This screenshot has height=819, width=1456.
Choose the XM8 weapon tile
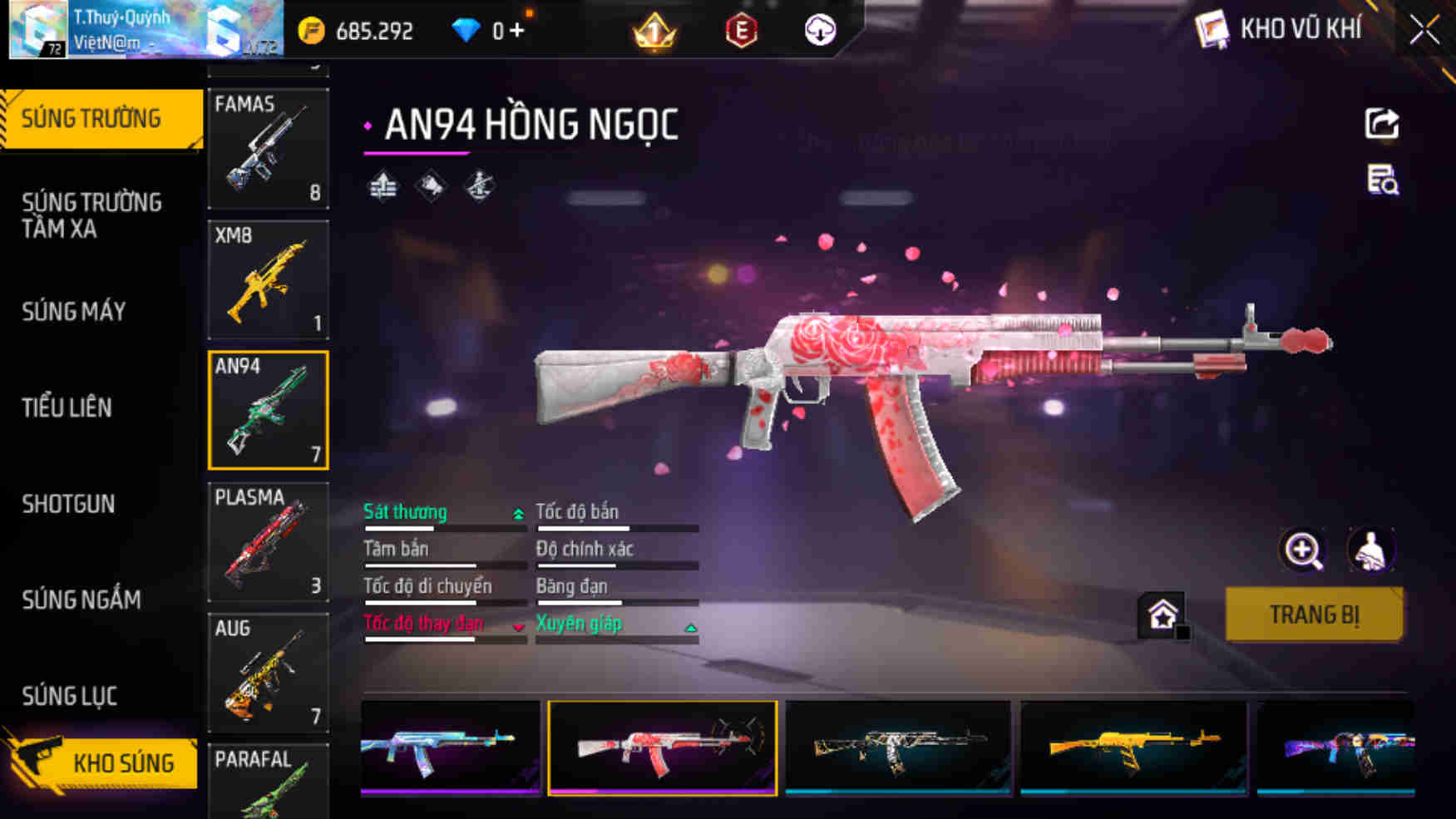tap(268, 279)
